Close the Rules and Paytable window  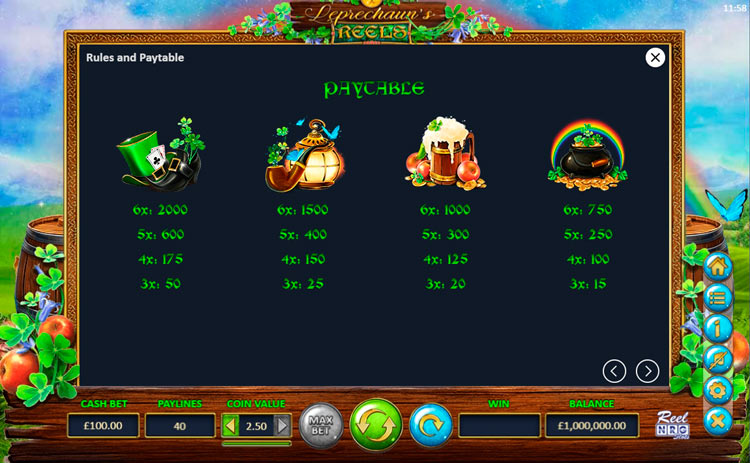[x=655, y=58]
